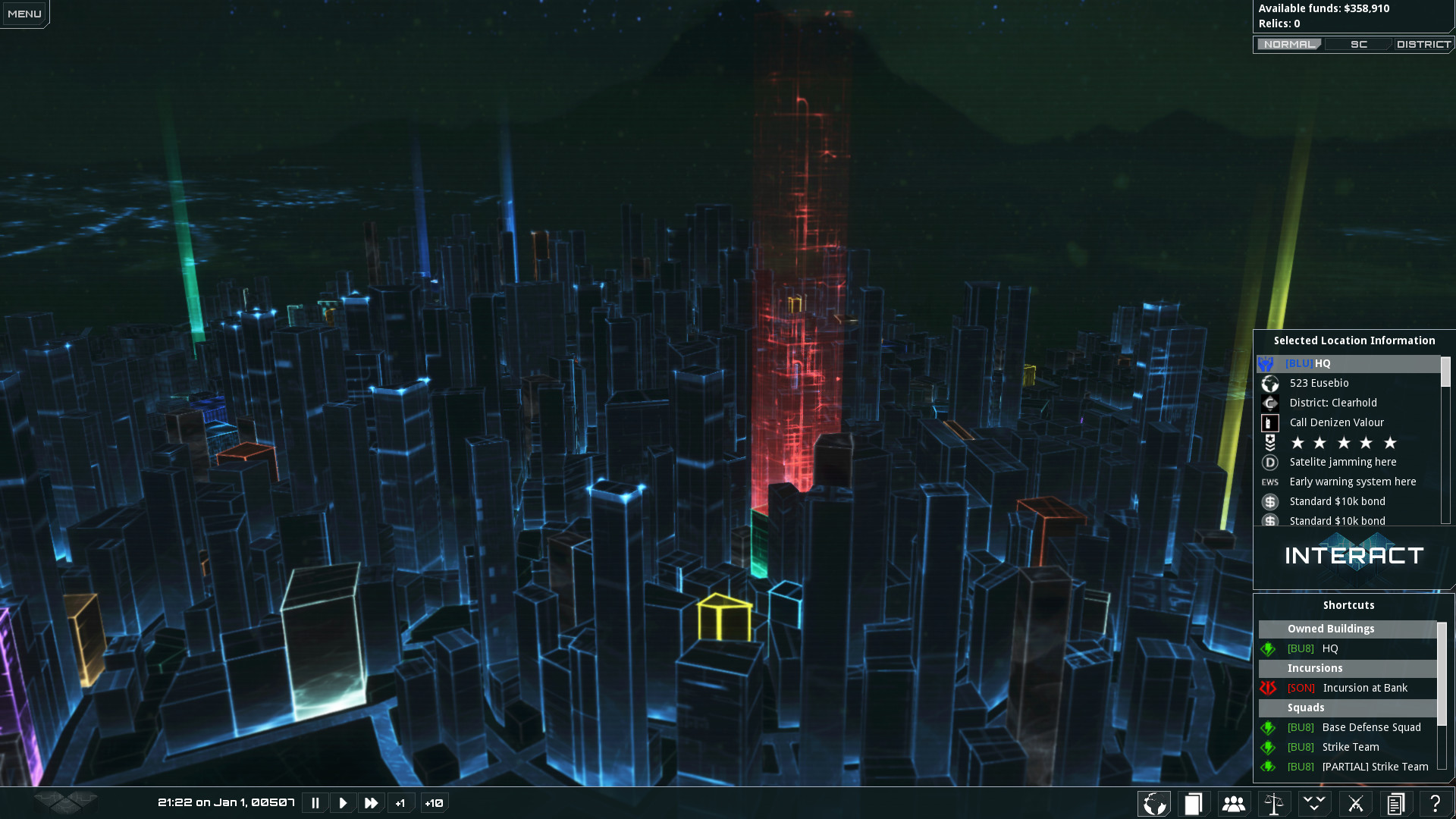The height and width of the screenshot is (819, 1456).
Task: Collapse the Owned Buildings section header
Action: (1348, 629)
